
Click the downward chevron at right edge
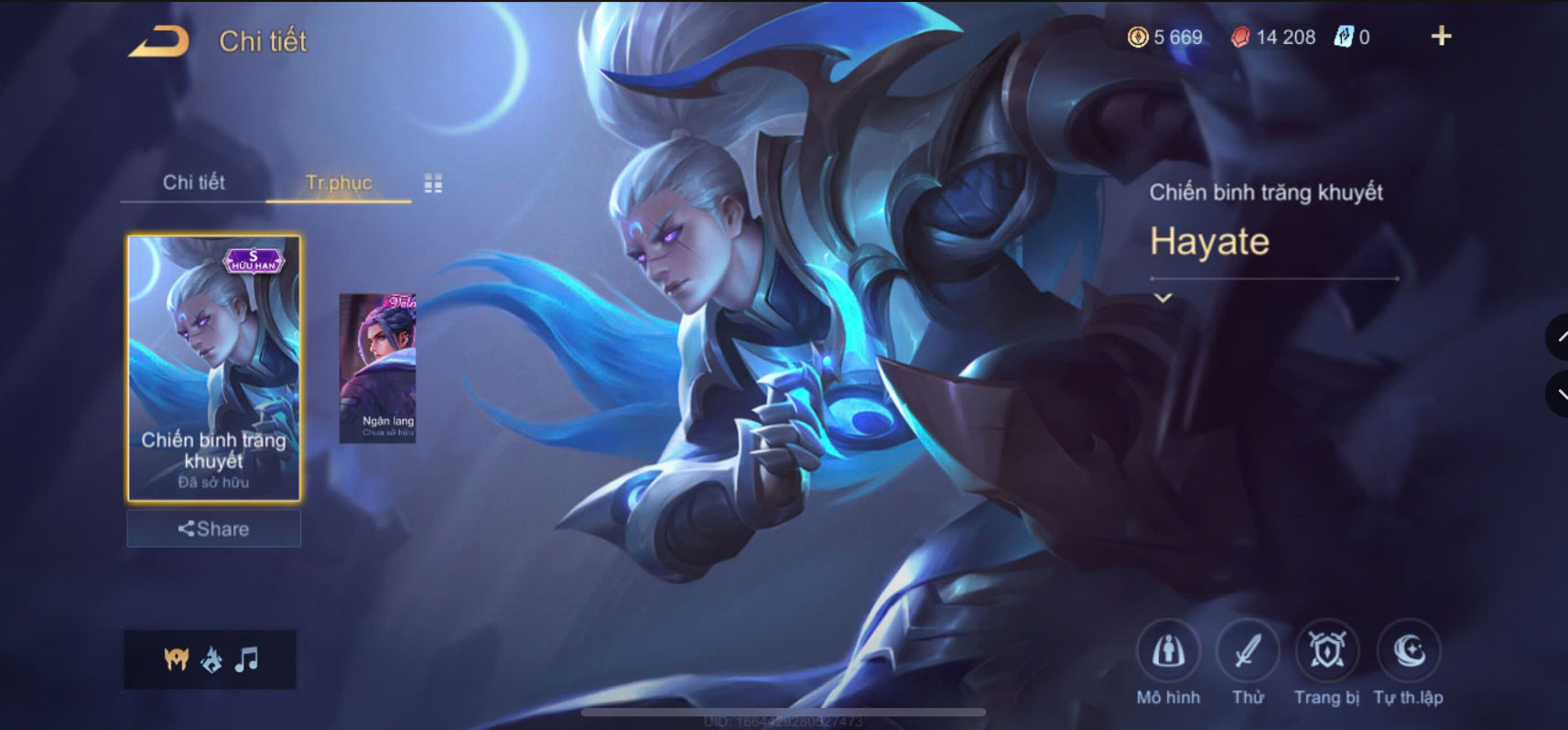click(1560, 395)
